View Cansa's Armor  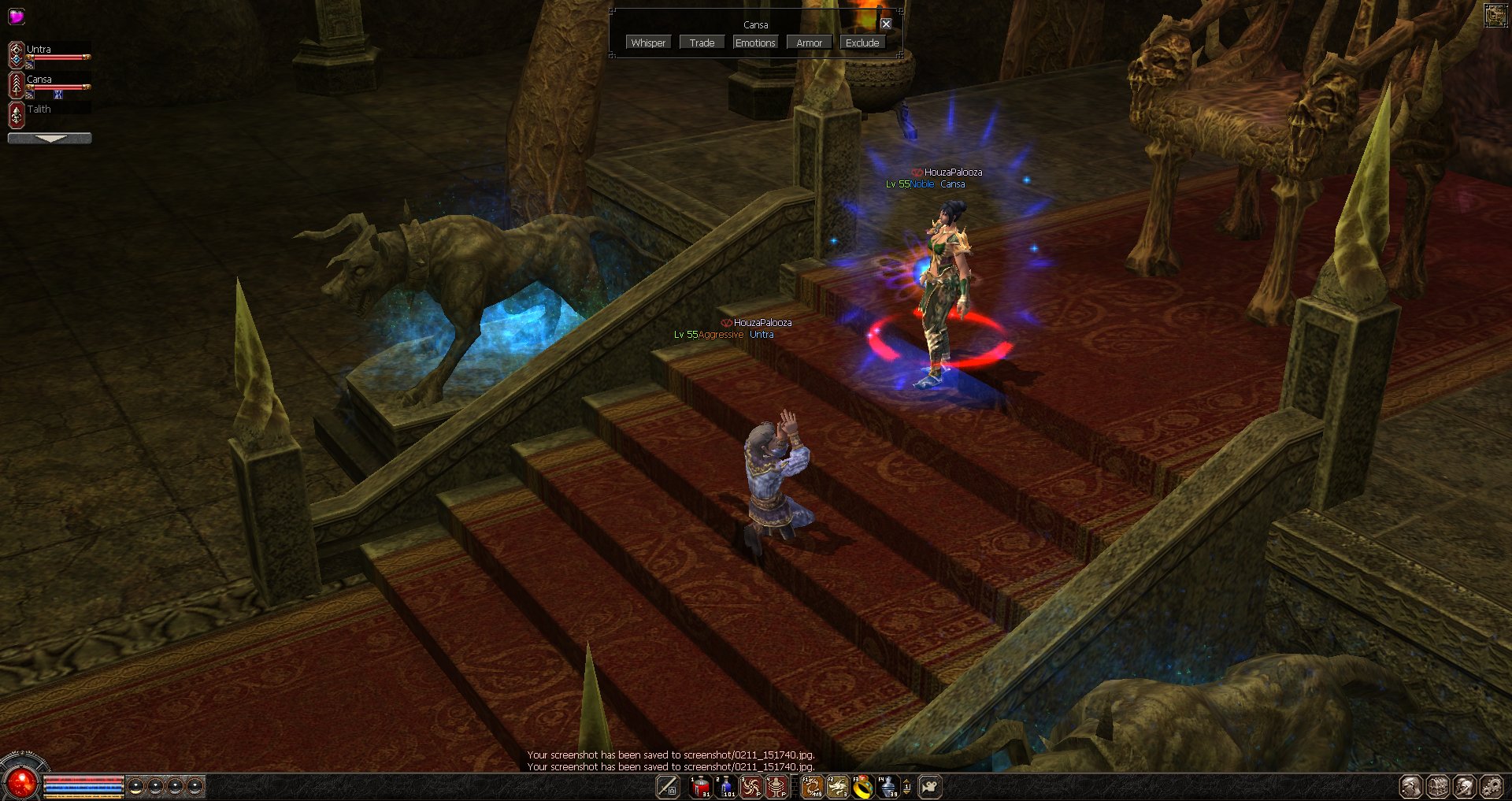809,43
